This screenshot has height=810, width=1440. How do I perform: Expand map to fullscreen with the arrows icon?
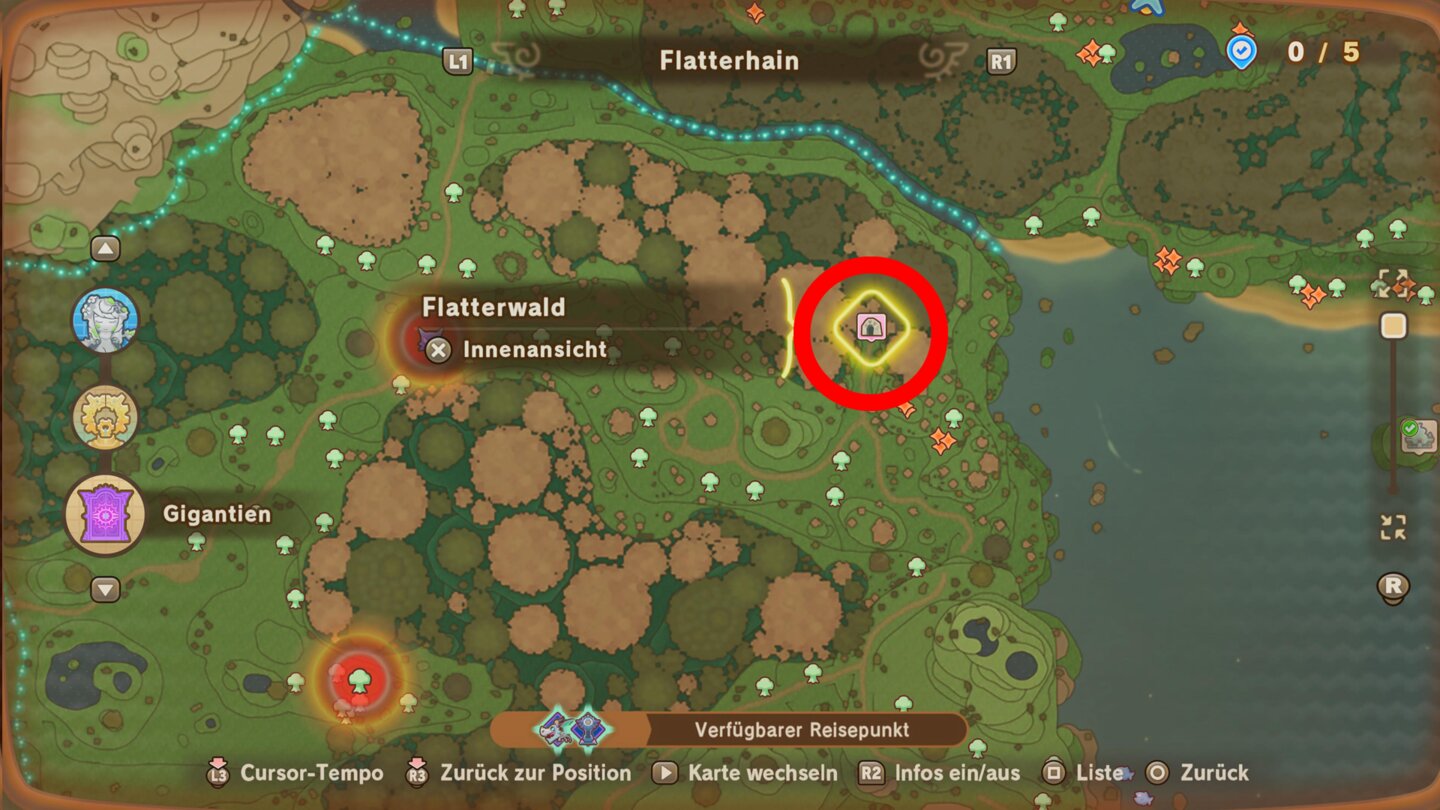(x=1394, y=283)
